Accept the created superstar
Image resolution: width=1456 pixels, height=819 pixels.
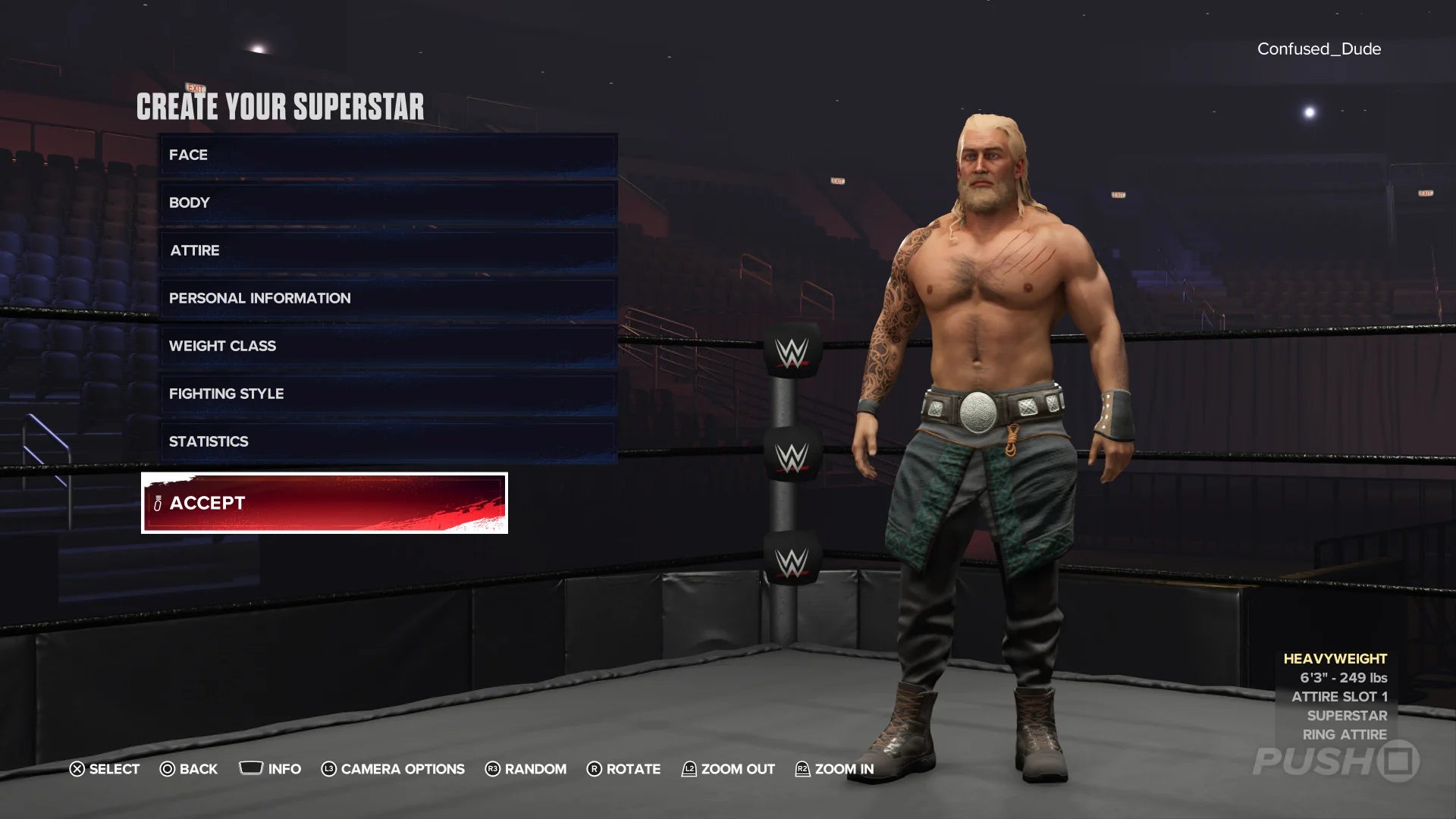point(325,504)
